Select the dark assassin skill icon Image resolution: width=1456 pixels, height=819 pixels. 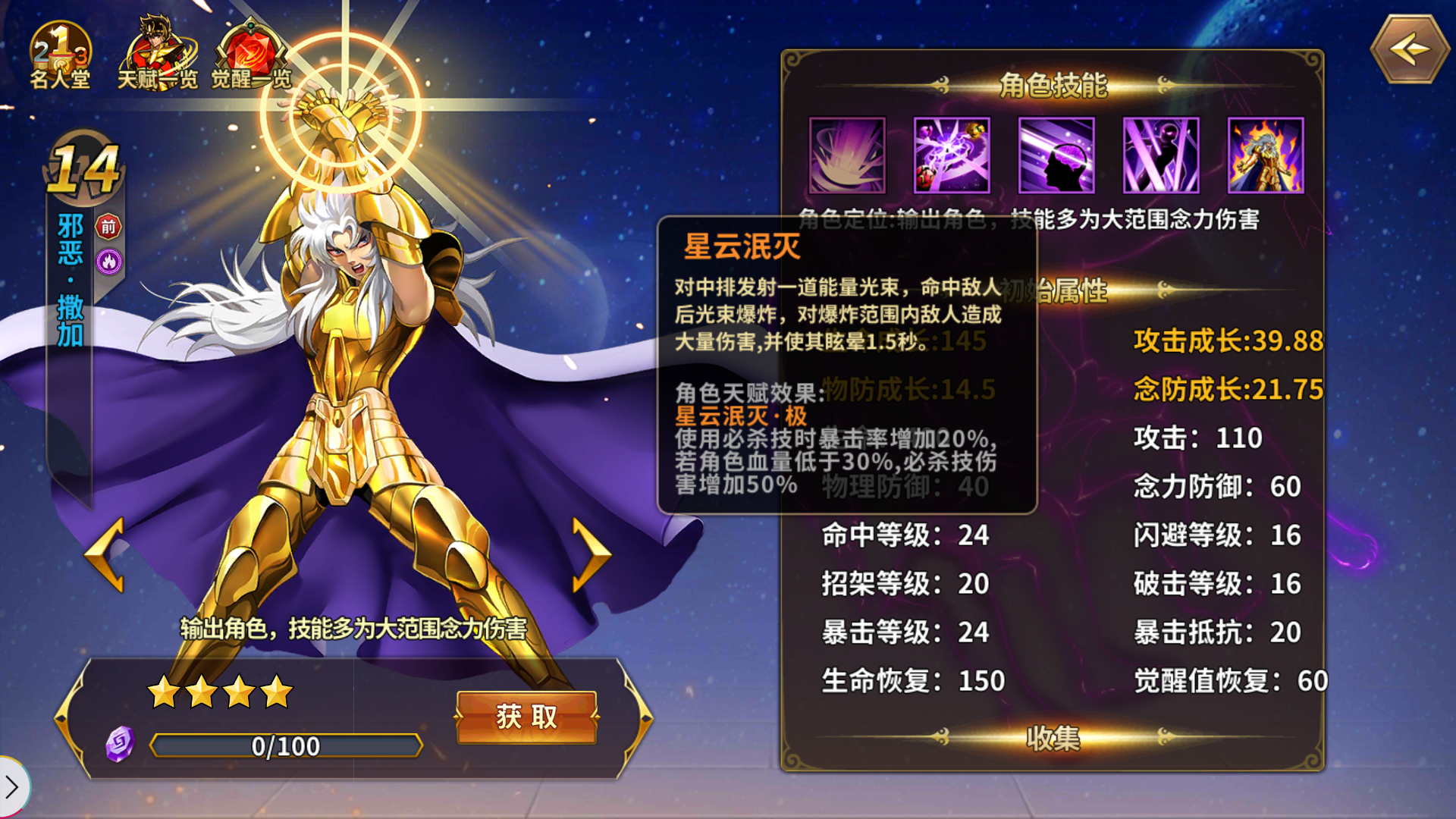(1161, 155)
